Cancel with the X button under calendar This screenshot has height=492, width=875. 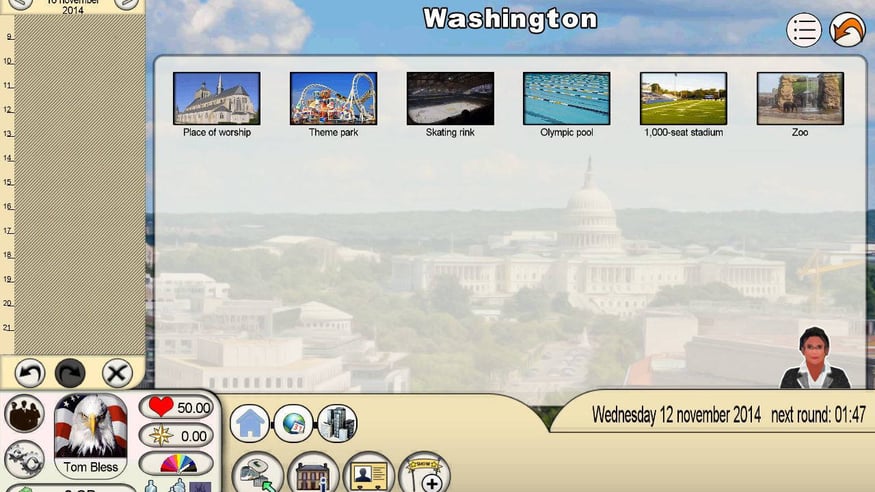[117, 373]
